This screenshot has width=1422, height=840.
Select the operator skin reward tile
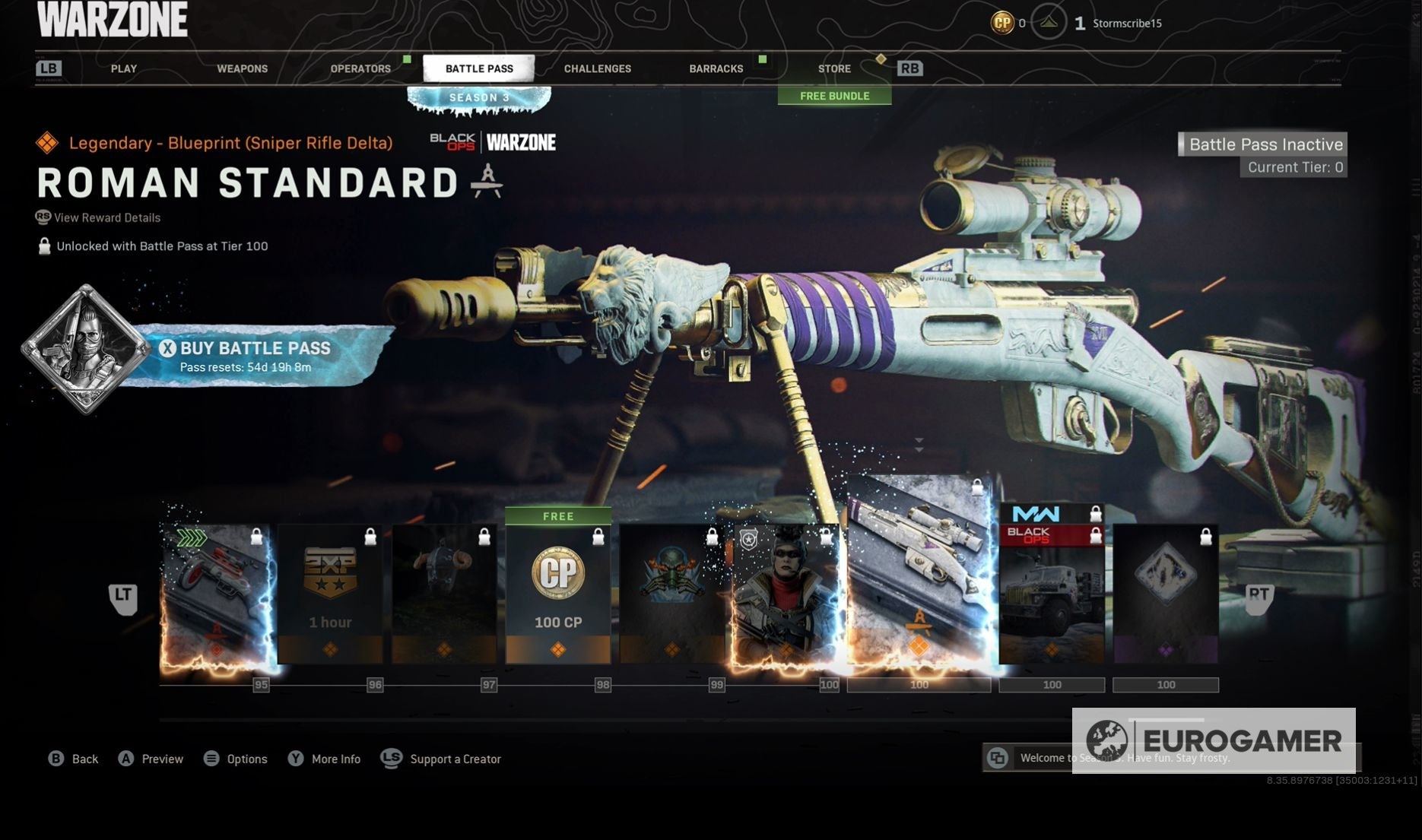(x=786, y=594)
